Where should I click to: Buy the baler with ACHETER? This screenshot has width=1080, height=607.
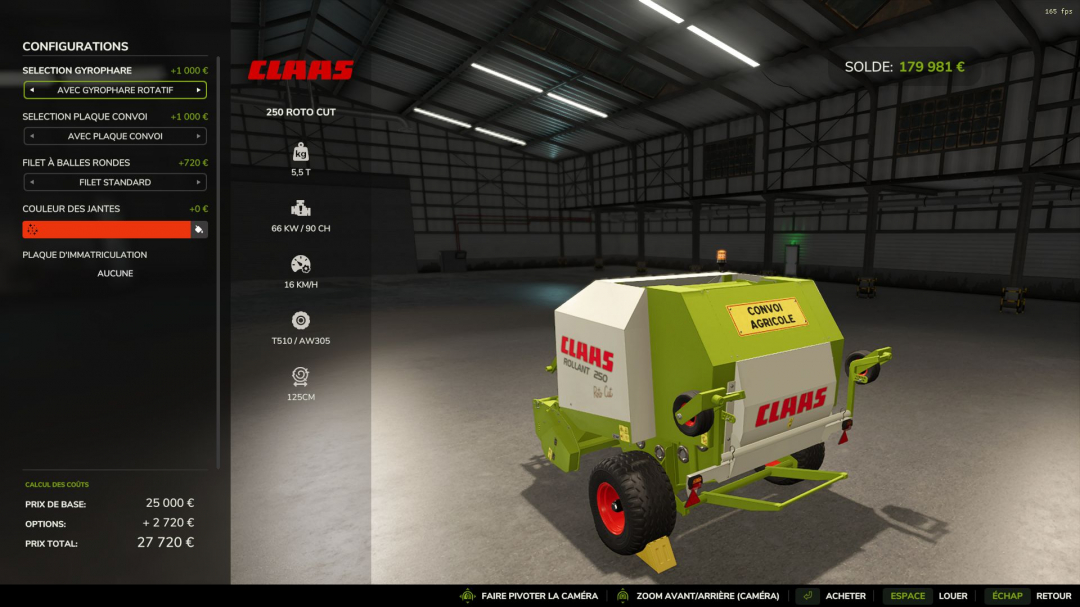tap(845, 596)
